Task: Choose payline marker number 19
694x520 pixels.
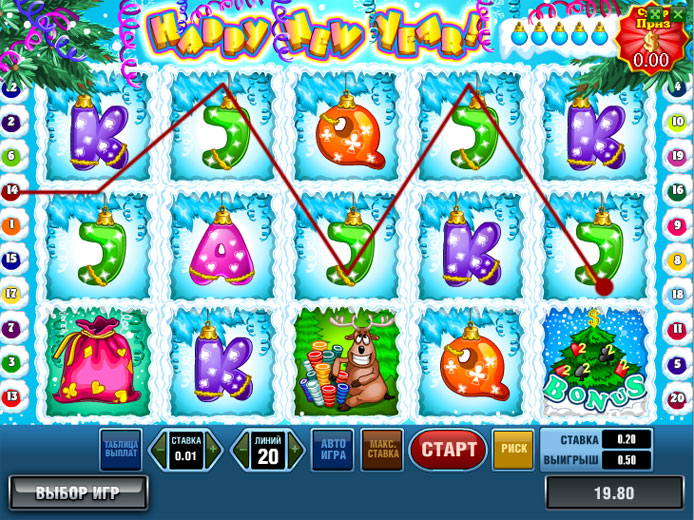Action: (677, 157)
